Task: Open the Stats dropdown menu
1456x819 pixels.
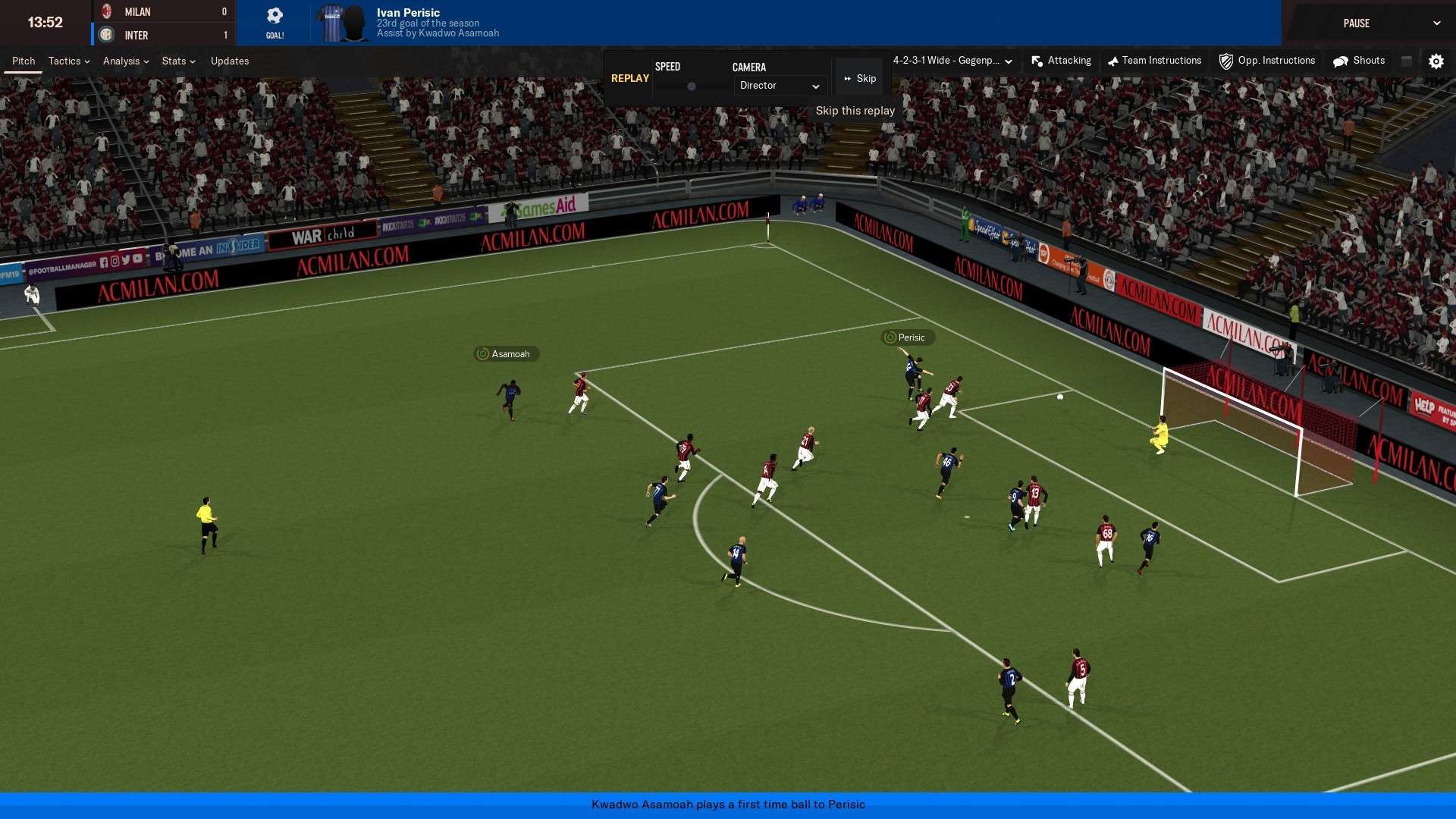Action: [x=178, y=61]
